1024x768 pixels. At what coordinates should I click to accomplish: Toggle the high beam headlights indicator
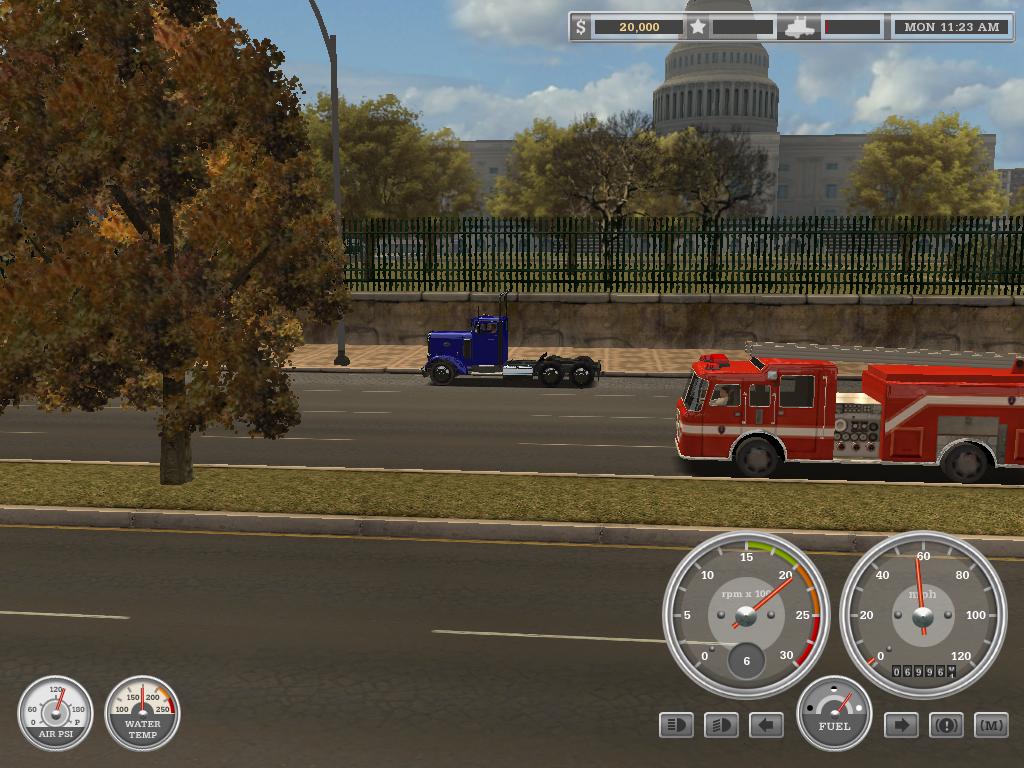(x=677, y=725)
